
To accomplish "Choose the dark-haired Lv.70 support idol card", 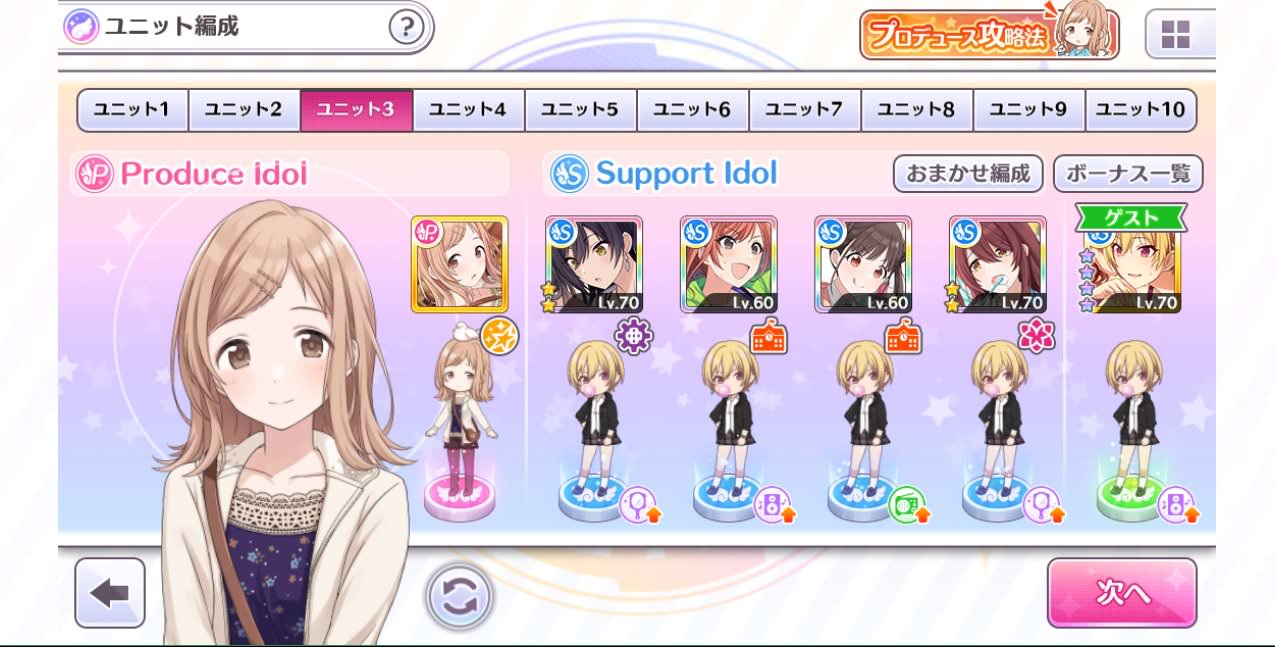I will [x=594, y=264].
